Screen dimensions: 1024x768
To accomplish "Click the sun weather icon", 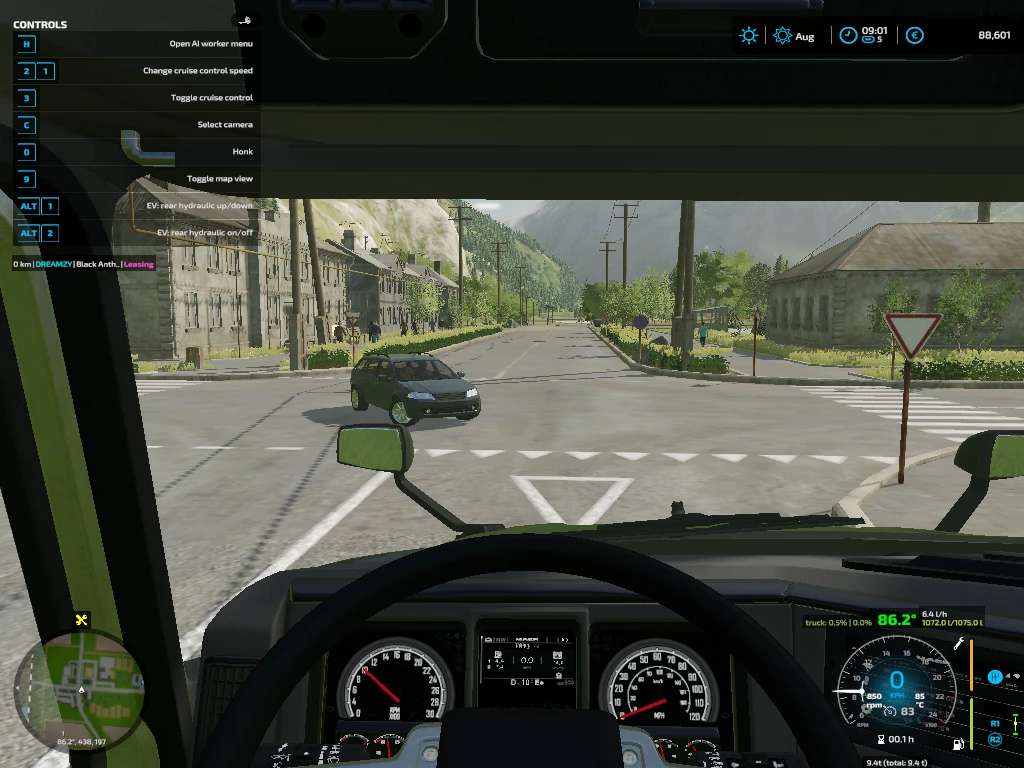I will pyautogui.click(x=748, y=36).
